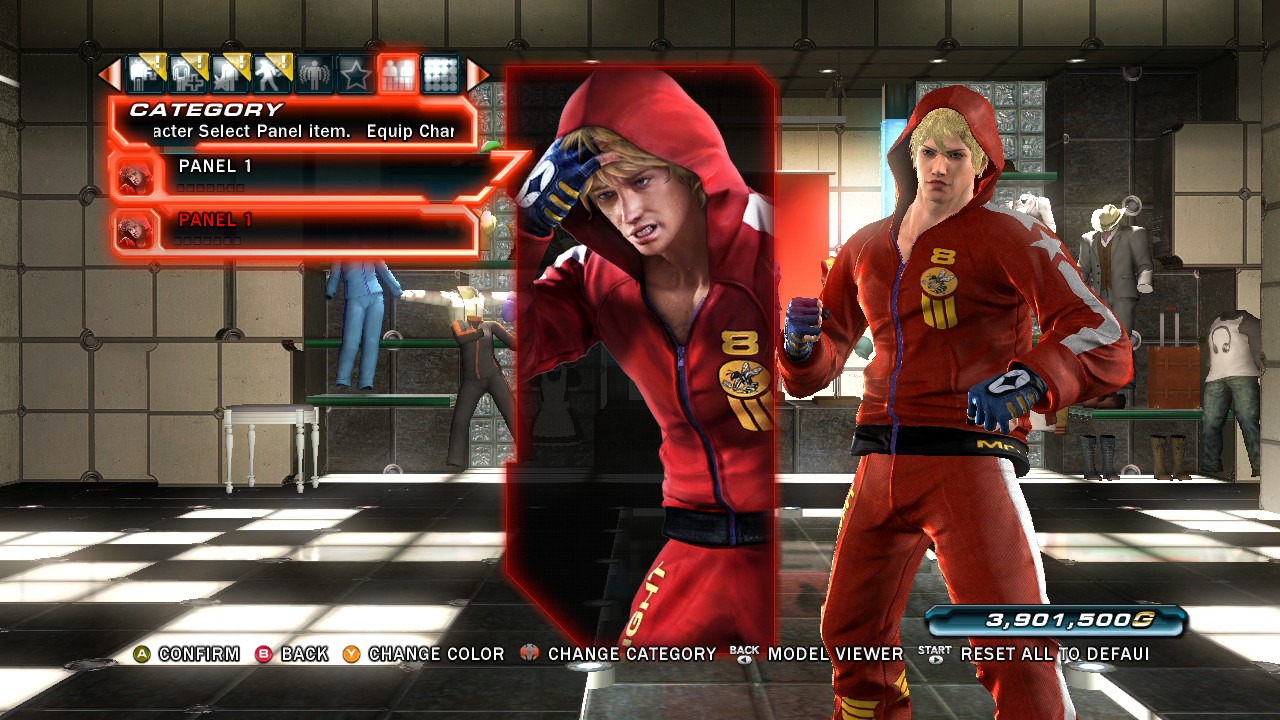The height and width of the screenshot is (720, 1280).
Task: Switch to the dotted grid category tab
Action: coord(439,74)
